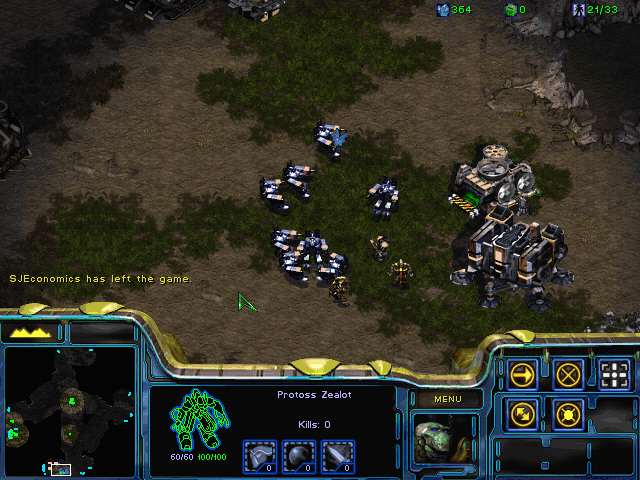This screenshot has height=480, width=640.
Task: Open the game MENU button
Action: tap(446, 400)
